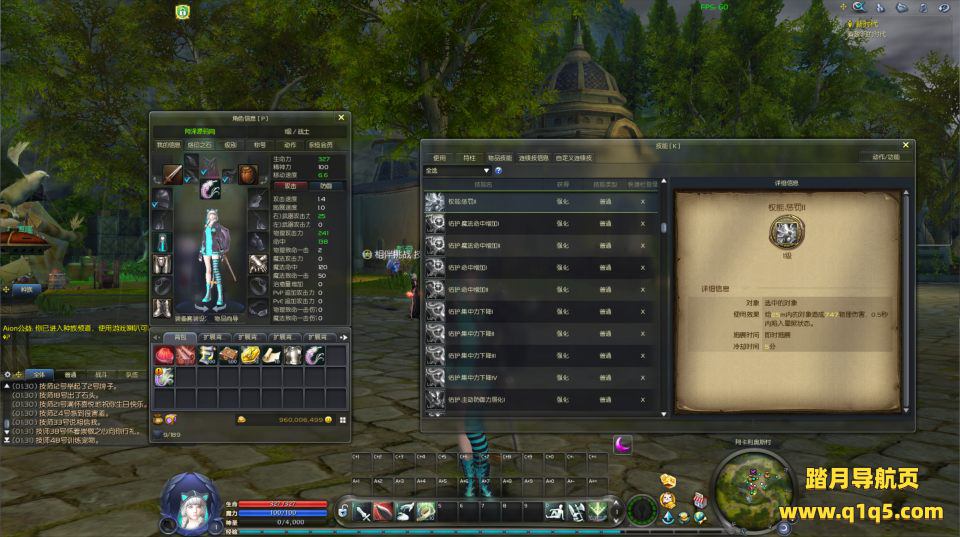Screen dimensions: 960x537
Task: Close the skills window
Action: [904, 146]
